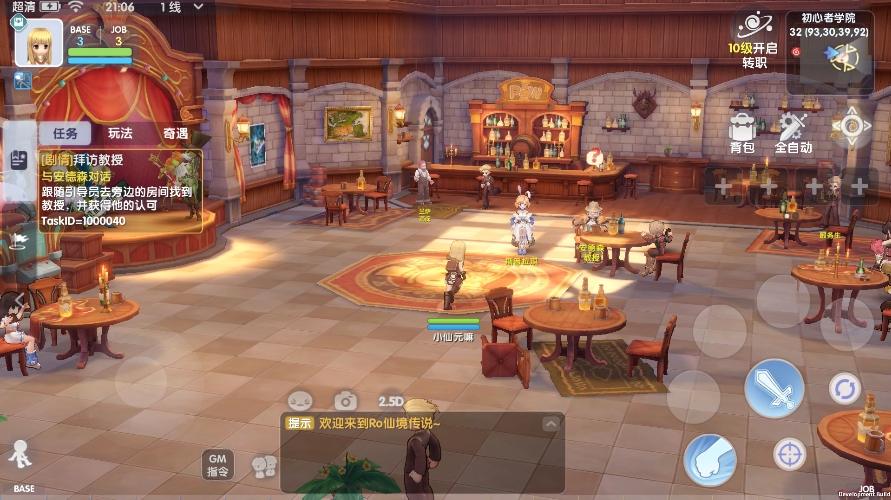This screenshot has height=500, width=891.
Task: Open the emoji face expressions button
Action: coord(299,401)
